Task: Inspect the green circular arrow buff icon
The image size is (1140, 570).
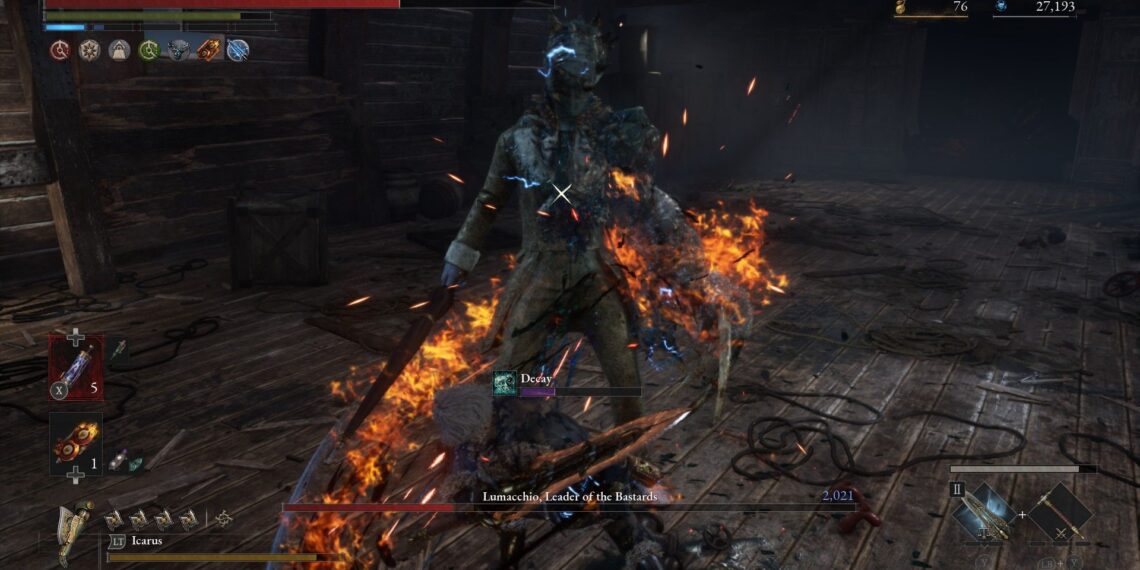Action: tap(149, 50)
